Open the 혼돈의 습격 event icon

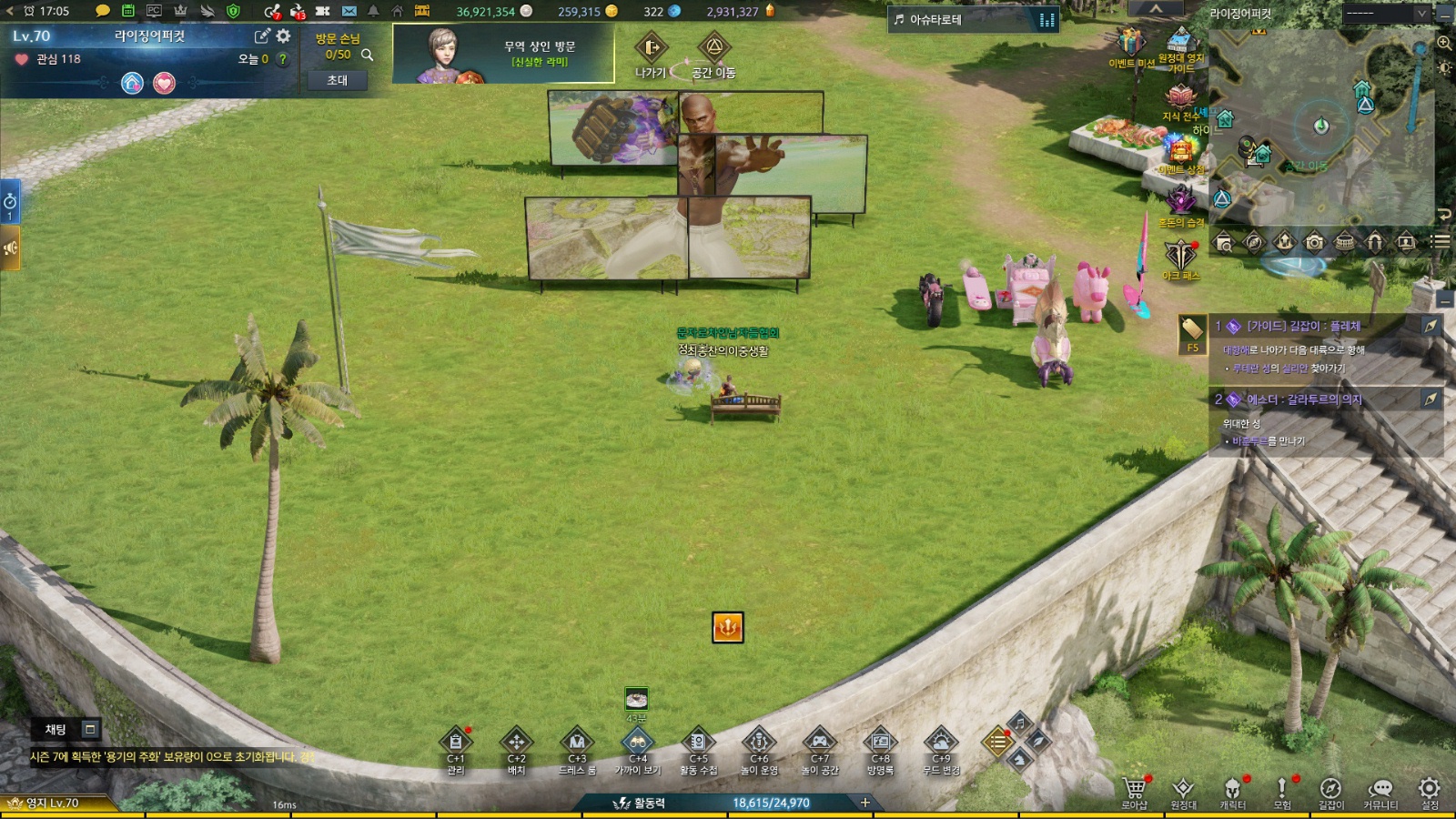(1180, 200)
